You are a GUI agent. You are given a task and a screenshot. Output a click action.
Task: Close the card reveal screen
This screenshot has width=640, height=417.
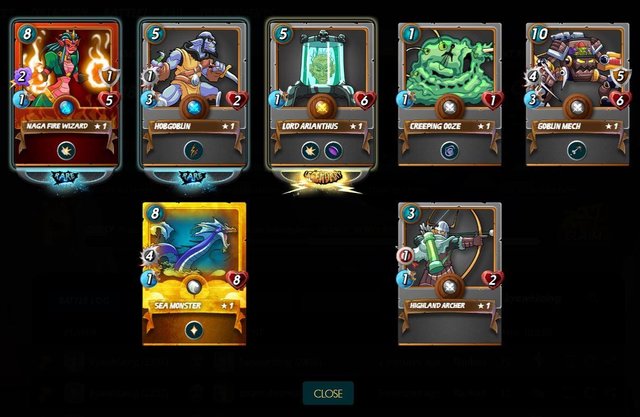pos(327,393)
